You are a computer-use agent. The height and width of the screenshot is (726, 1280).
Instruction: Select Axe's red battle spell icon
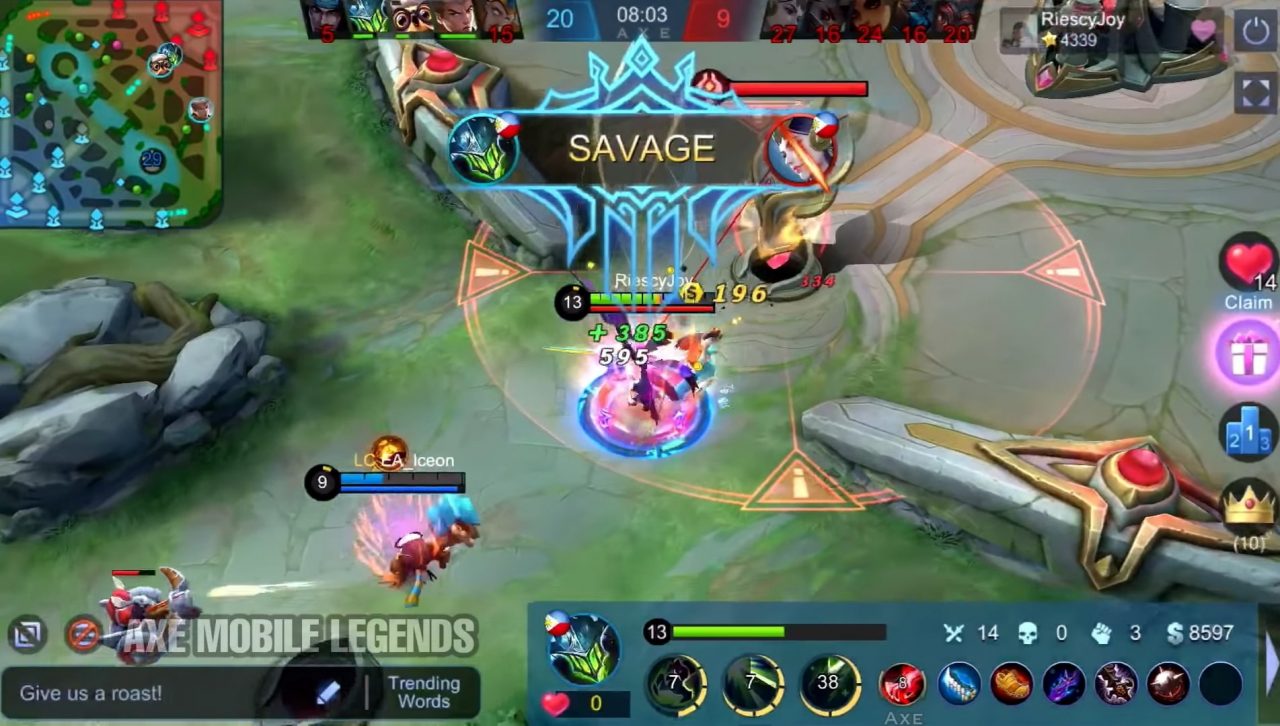[900, 683]
